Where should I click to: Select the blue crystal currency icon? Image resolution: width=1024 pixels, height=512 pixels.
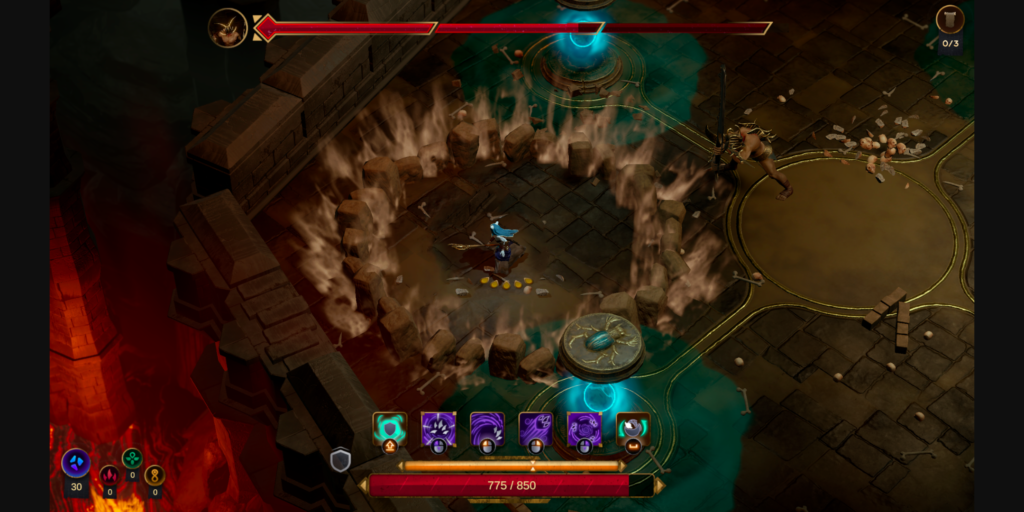[76, 462]
